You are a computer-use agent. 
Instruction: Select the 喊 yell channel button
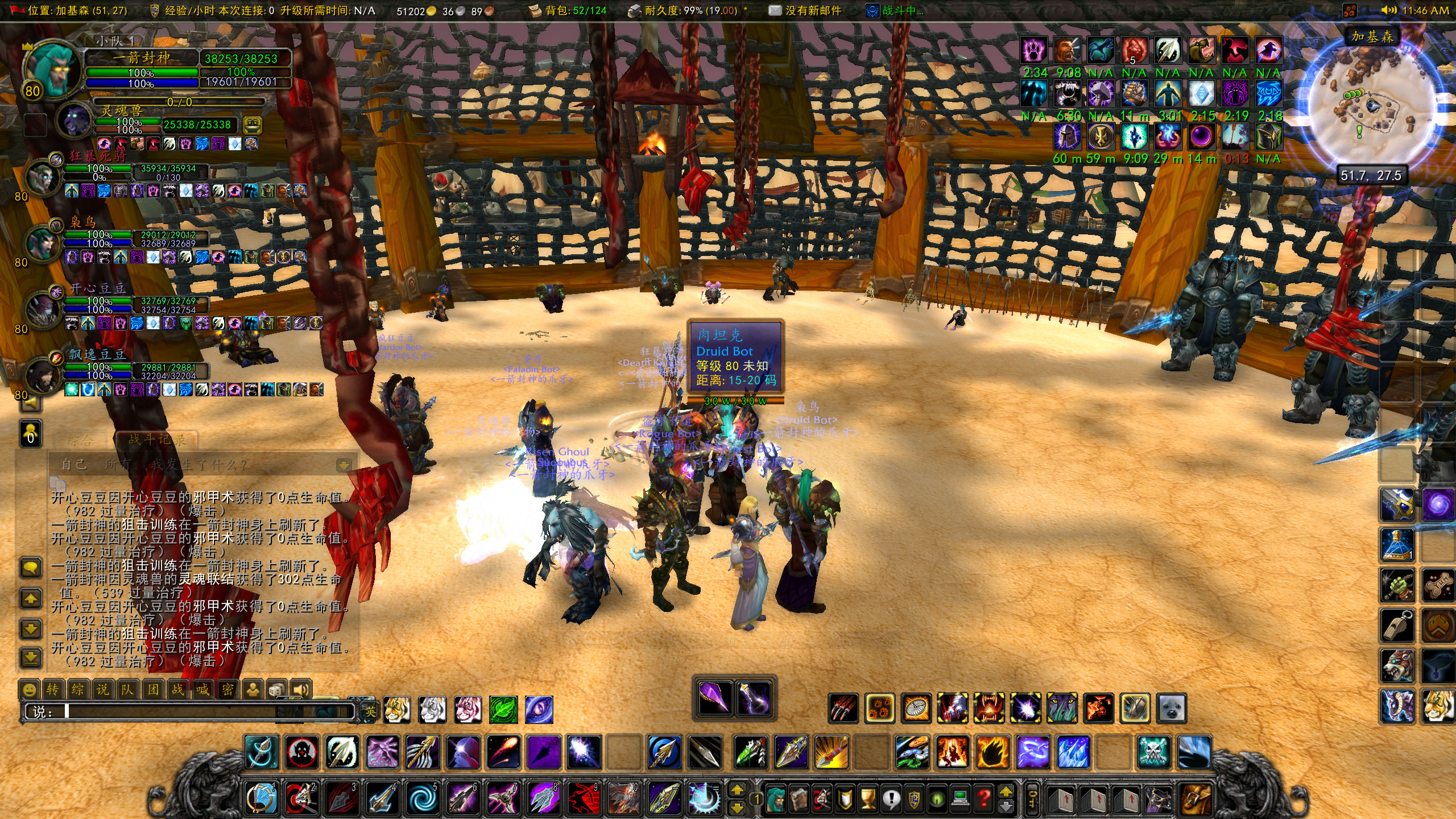pos(202,690)
